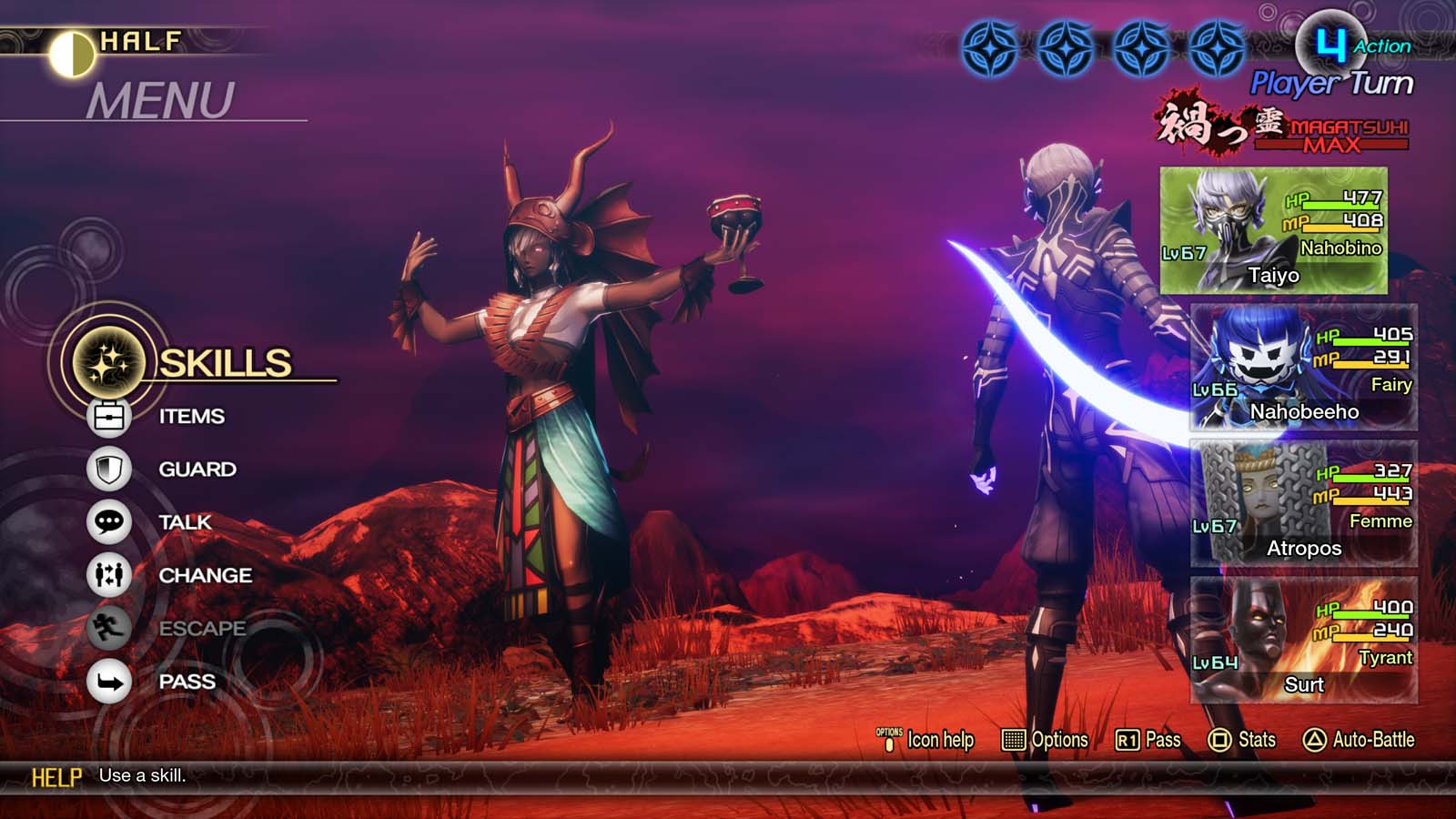Screen dimensions: 1456x819
Task: Open the Talk speech bubble icon
Action: (108, 522)
